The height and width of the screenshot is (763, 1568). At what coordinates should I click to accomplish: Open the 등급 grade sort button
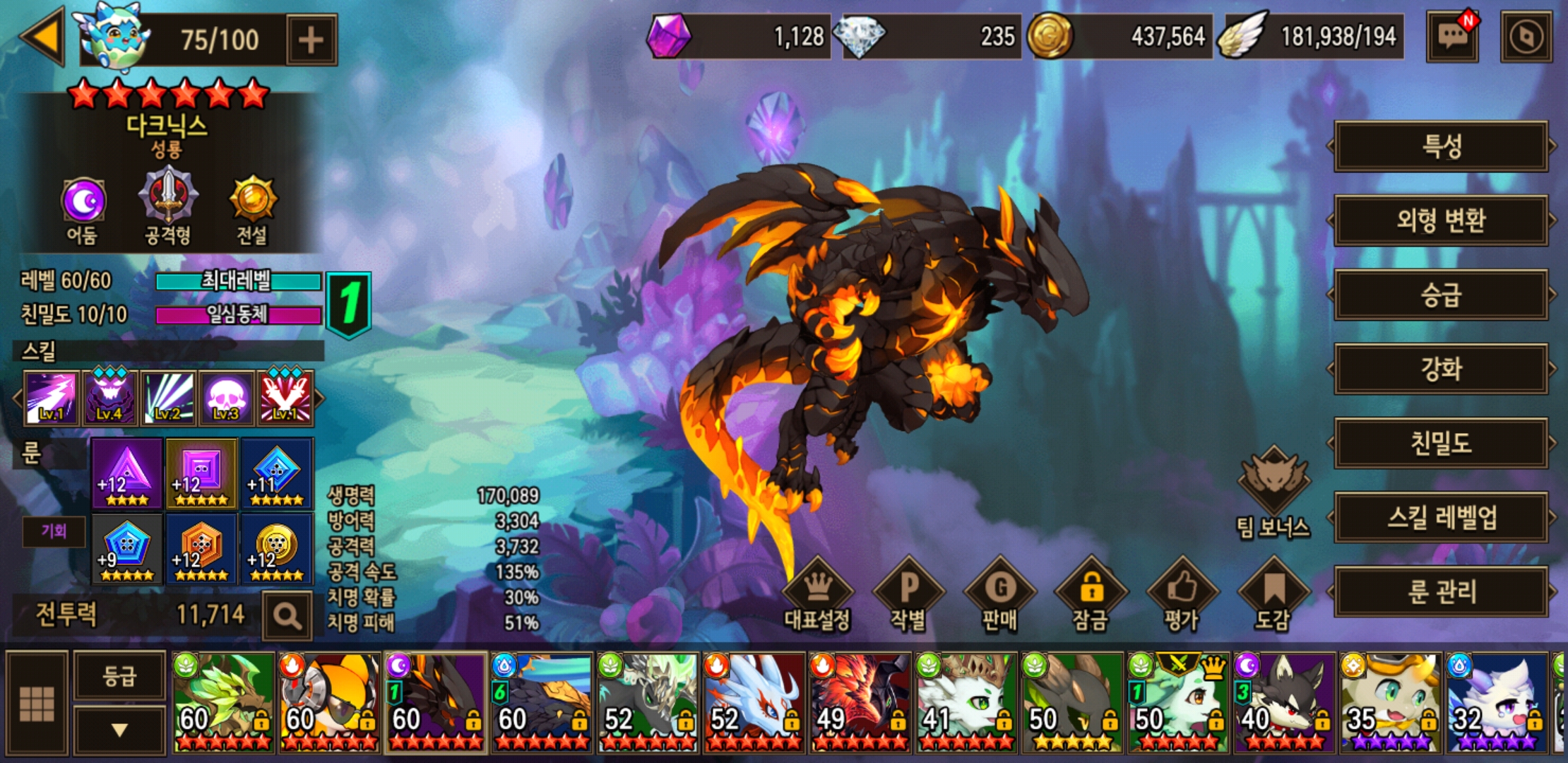coord(119,677)
